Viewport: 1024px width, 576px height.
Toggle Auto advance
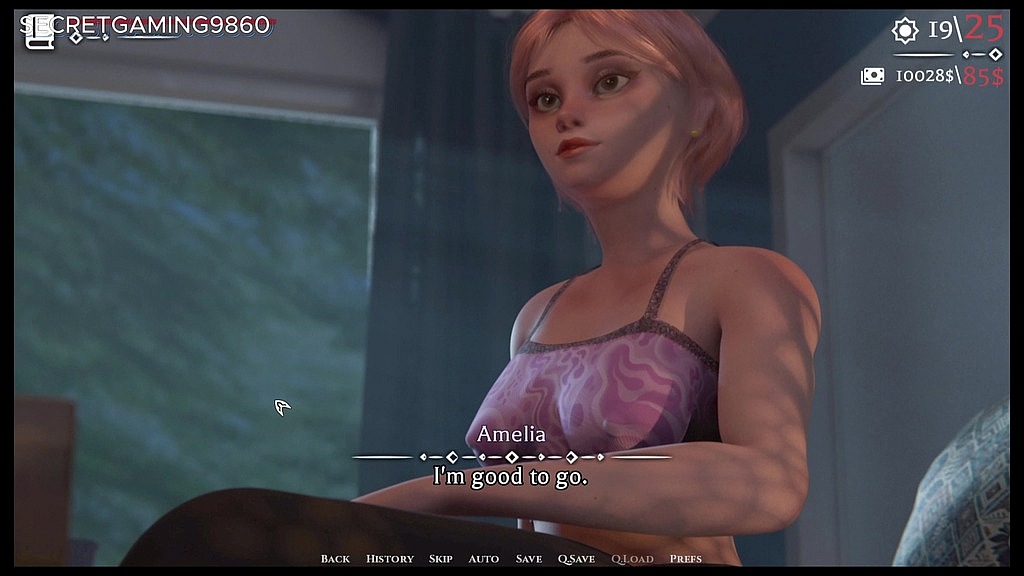point(483,559)
